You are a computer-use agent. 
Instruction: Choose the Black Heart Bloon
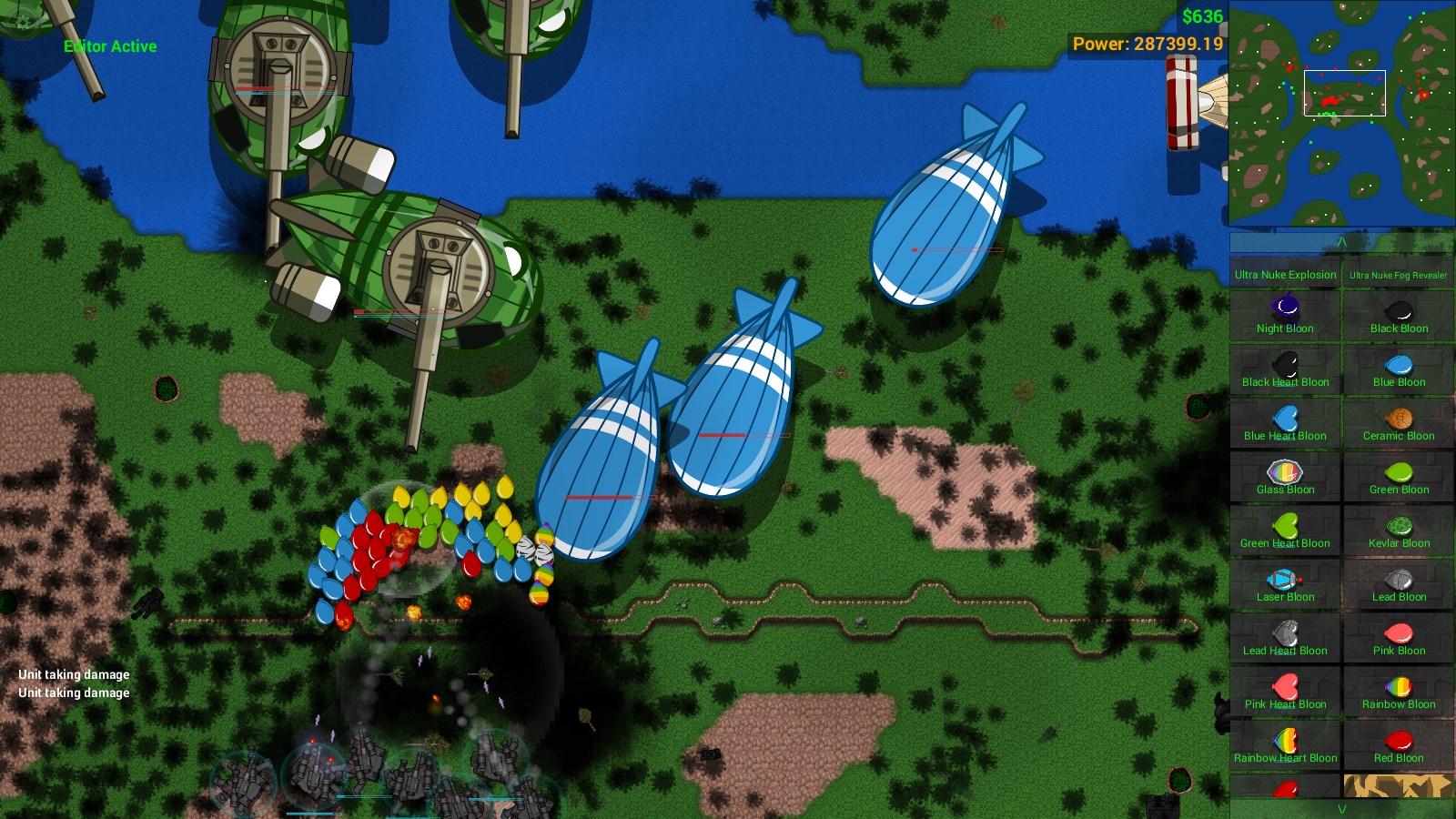1285,369
